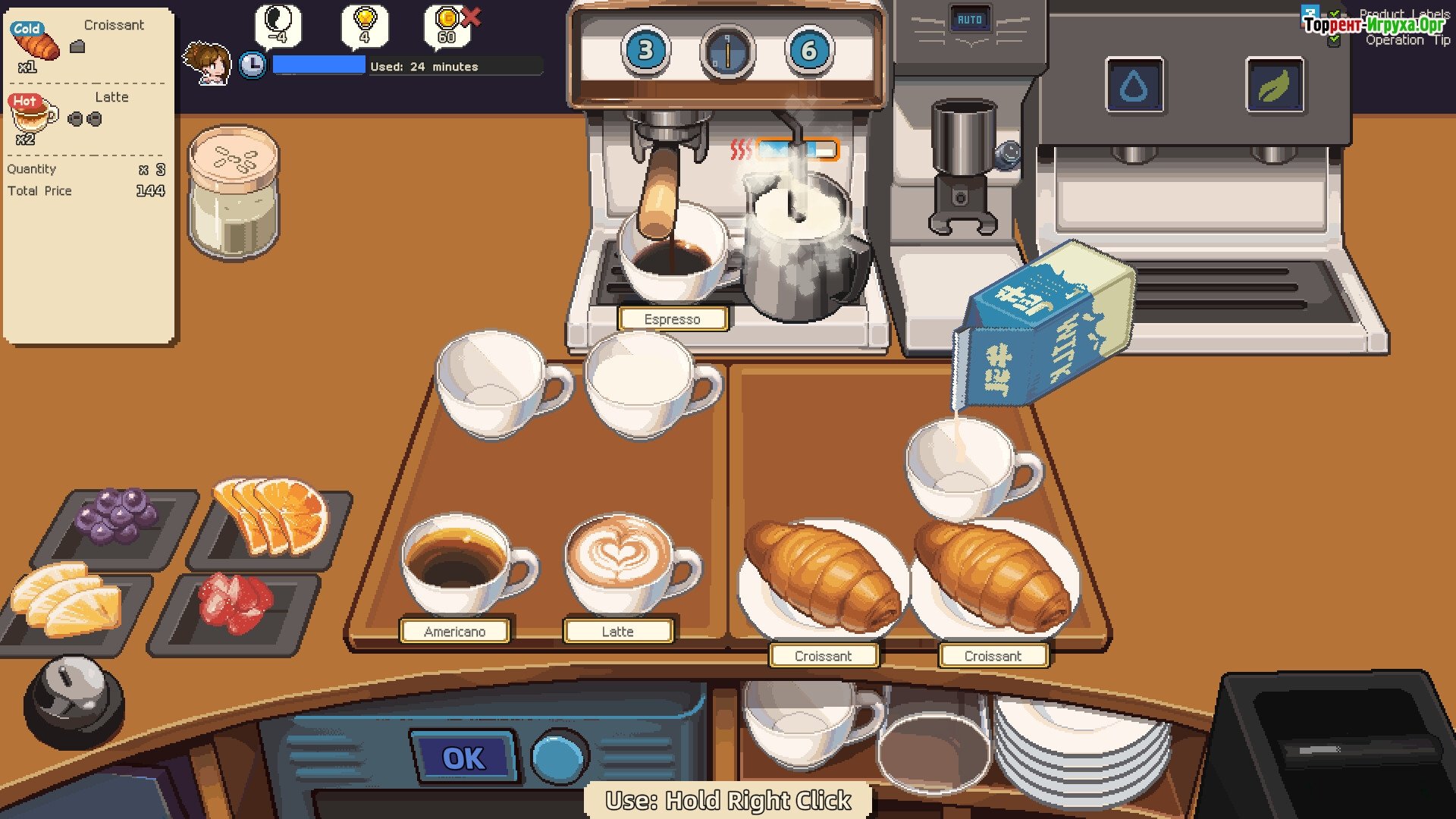
Task: Activate the tea leaf dispenser button
Action: 1274,86
